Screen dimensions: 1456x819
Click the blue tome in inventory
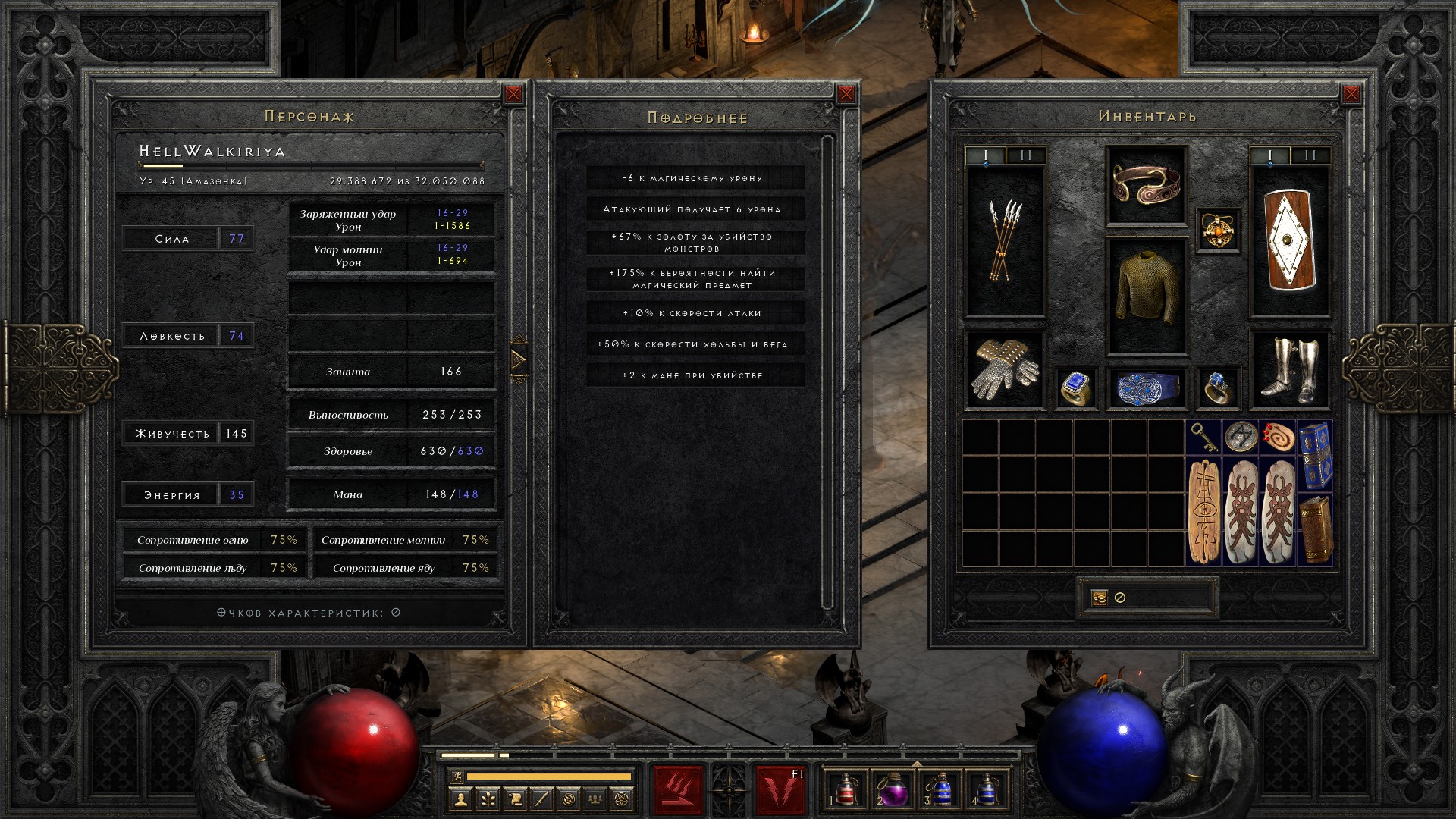click(1315, 456)
